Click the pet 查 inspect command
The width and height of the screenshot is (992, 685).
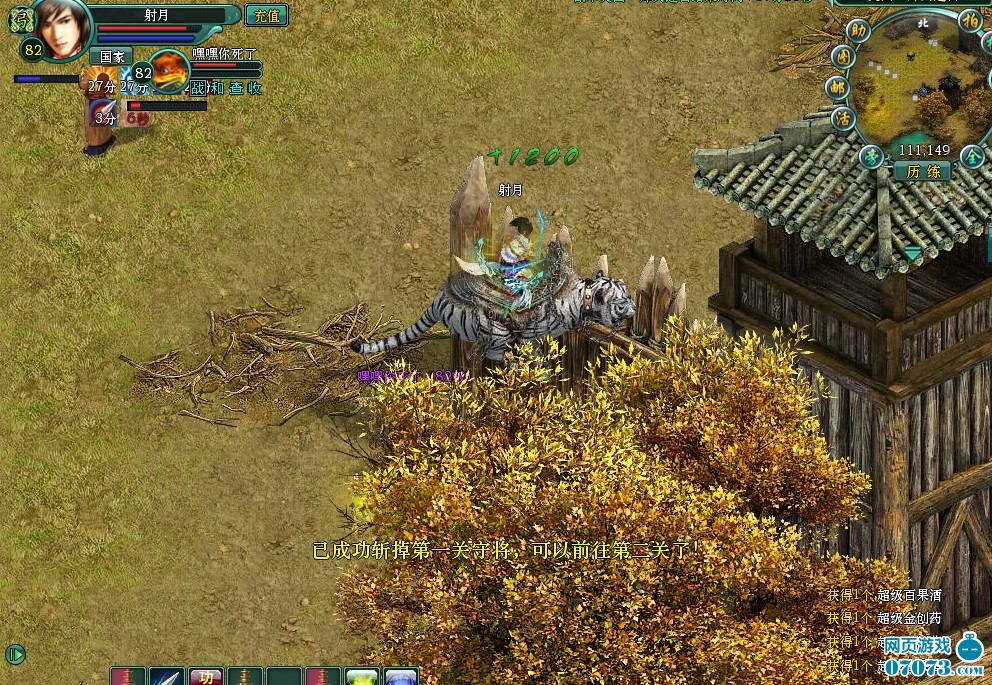click(236, 88)
